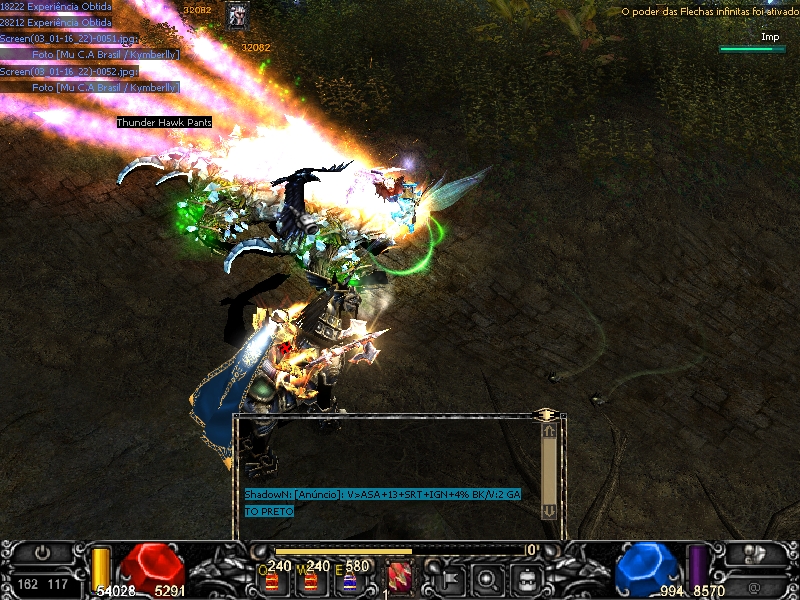
Task: Click the chat window resize handle
Action: coord(545,413)
